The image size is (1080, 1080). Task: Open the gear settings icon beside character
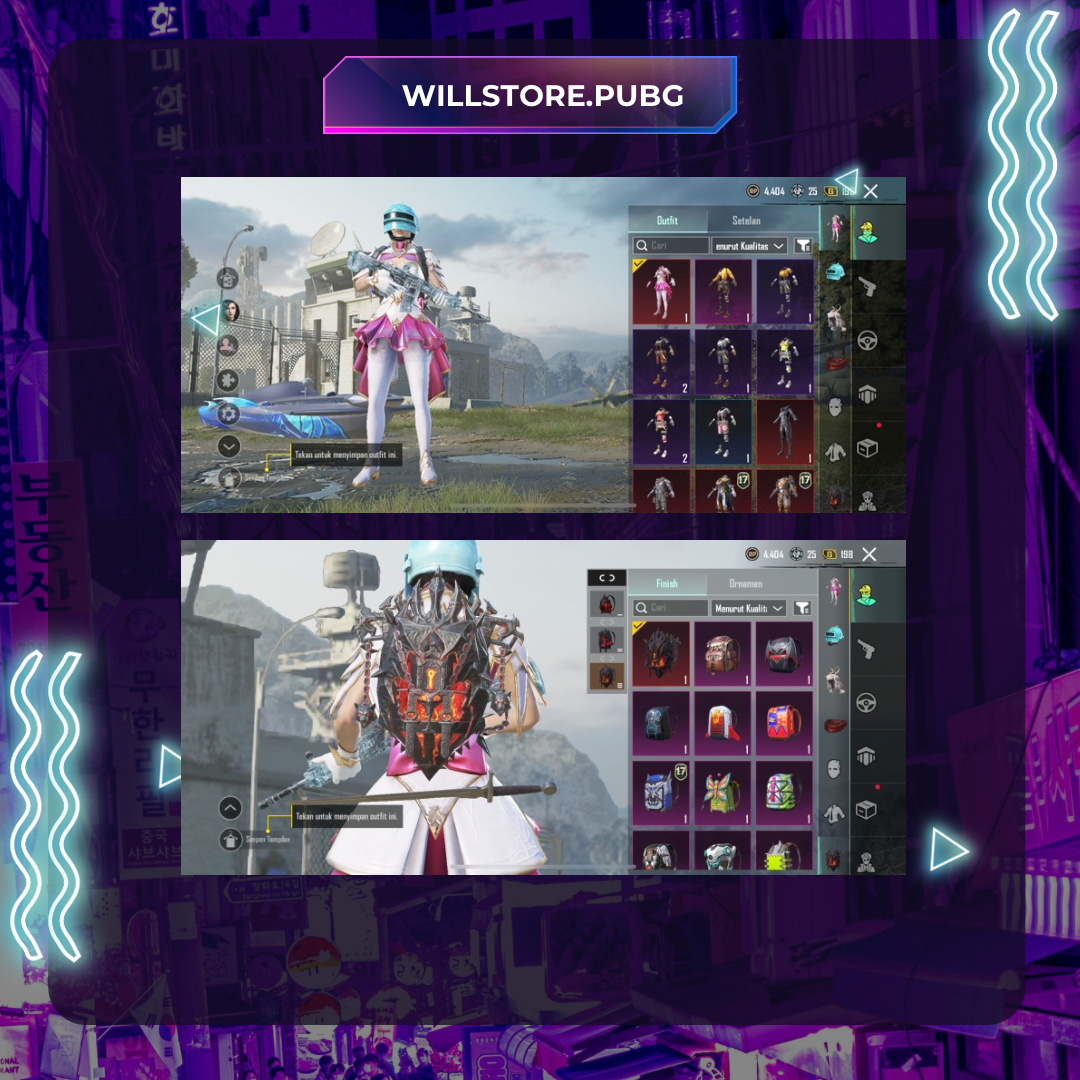[228, 413]
